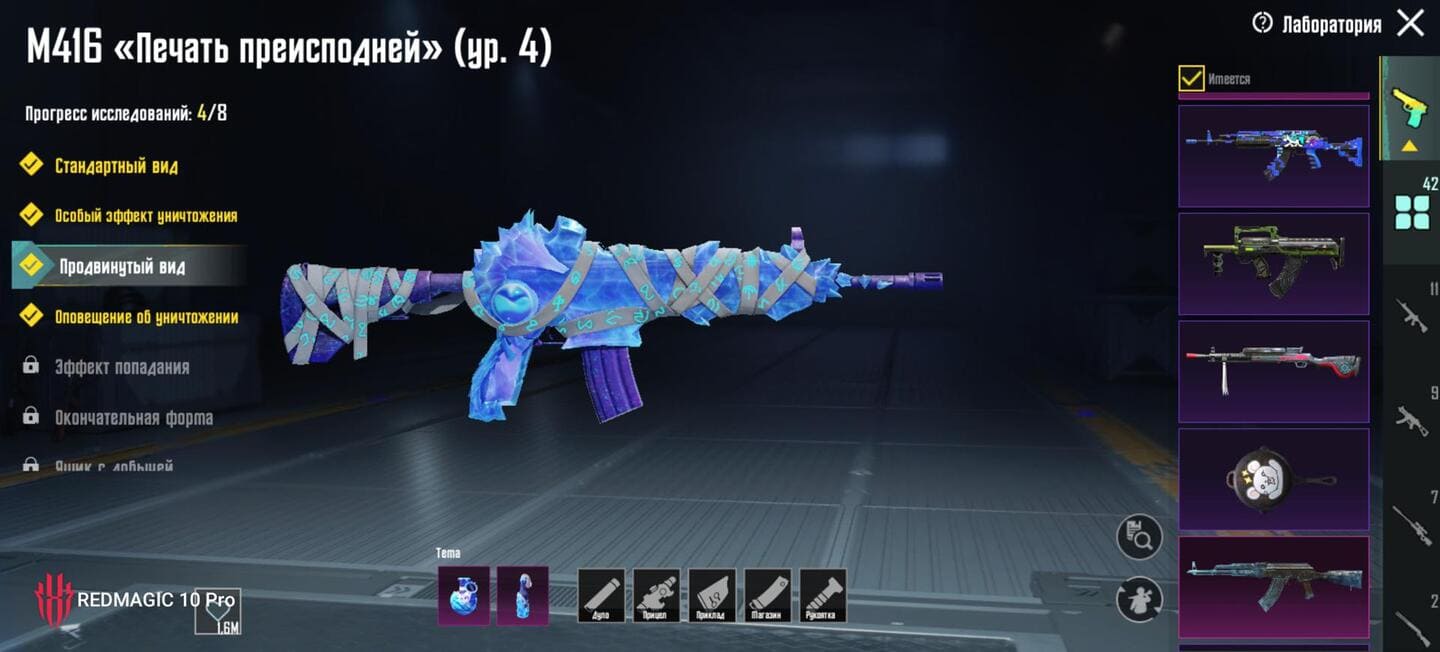Open the Рукоятка grip attachment slot
Viewport: 1440px width, 652px height.
tap(822, 595)
